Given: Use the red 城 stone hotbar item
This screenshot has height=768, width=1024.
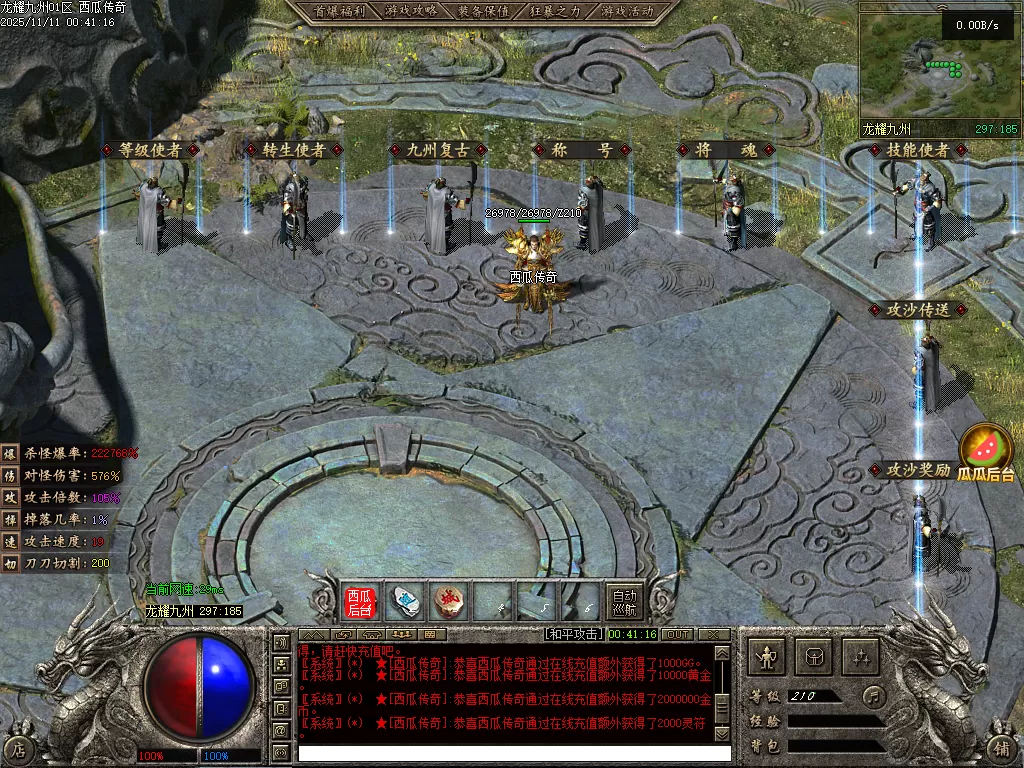Looking at the screenshot, I should coord(450,602).
